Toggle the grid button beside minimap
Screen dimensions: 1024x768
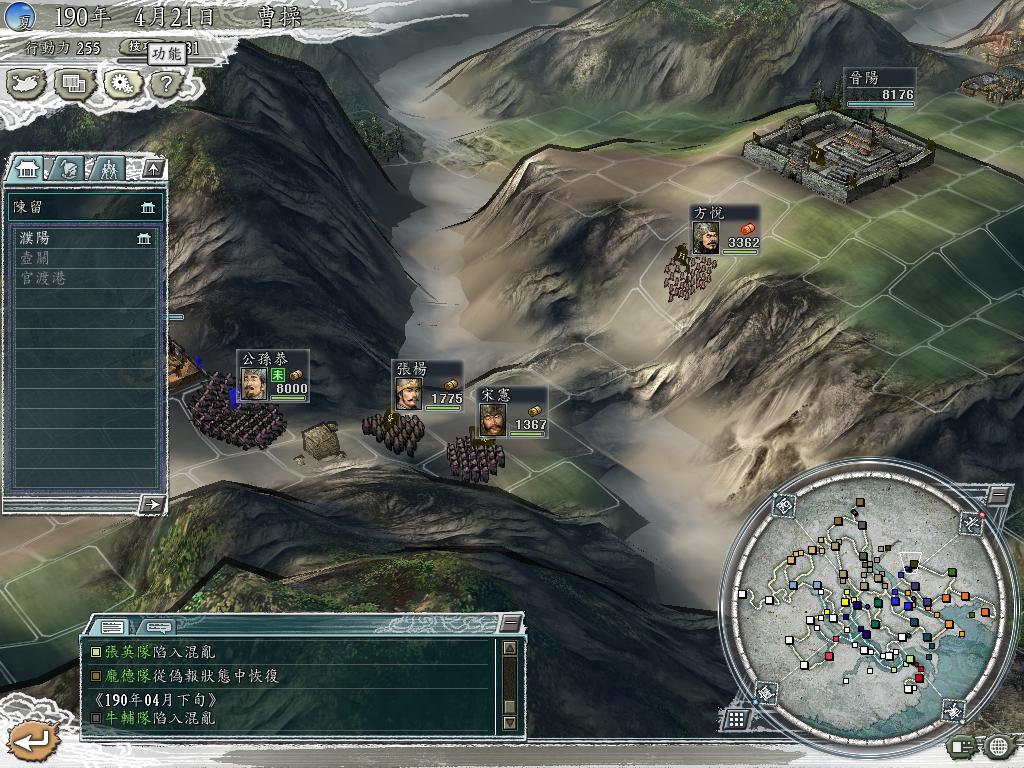pyautogui.click(x=735, y=718)
